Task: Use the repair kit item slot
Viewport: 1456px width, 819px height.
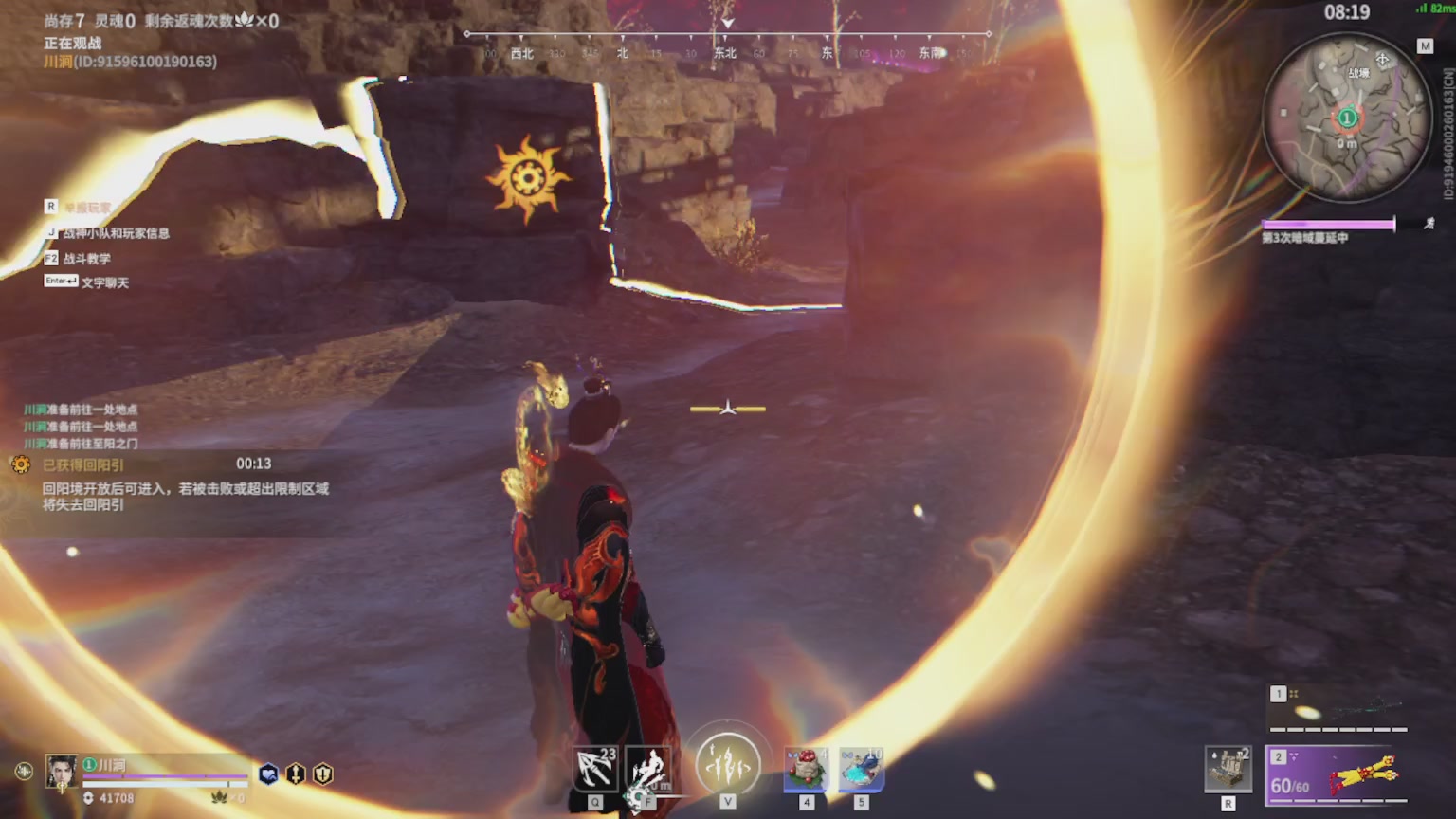Action: 1228,769
